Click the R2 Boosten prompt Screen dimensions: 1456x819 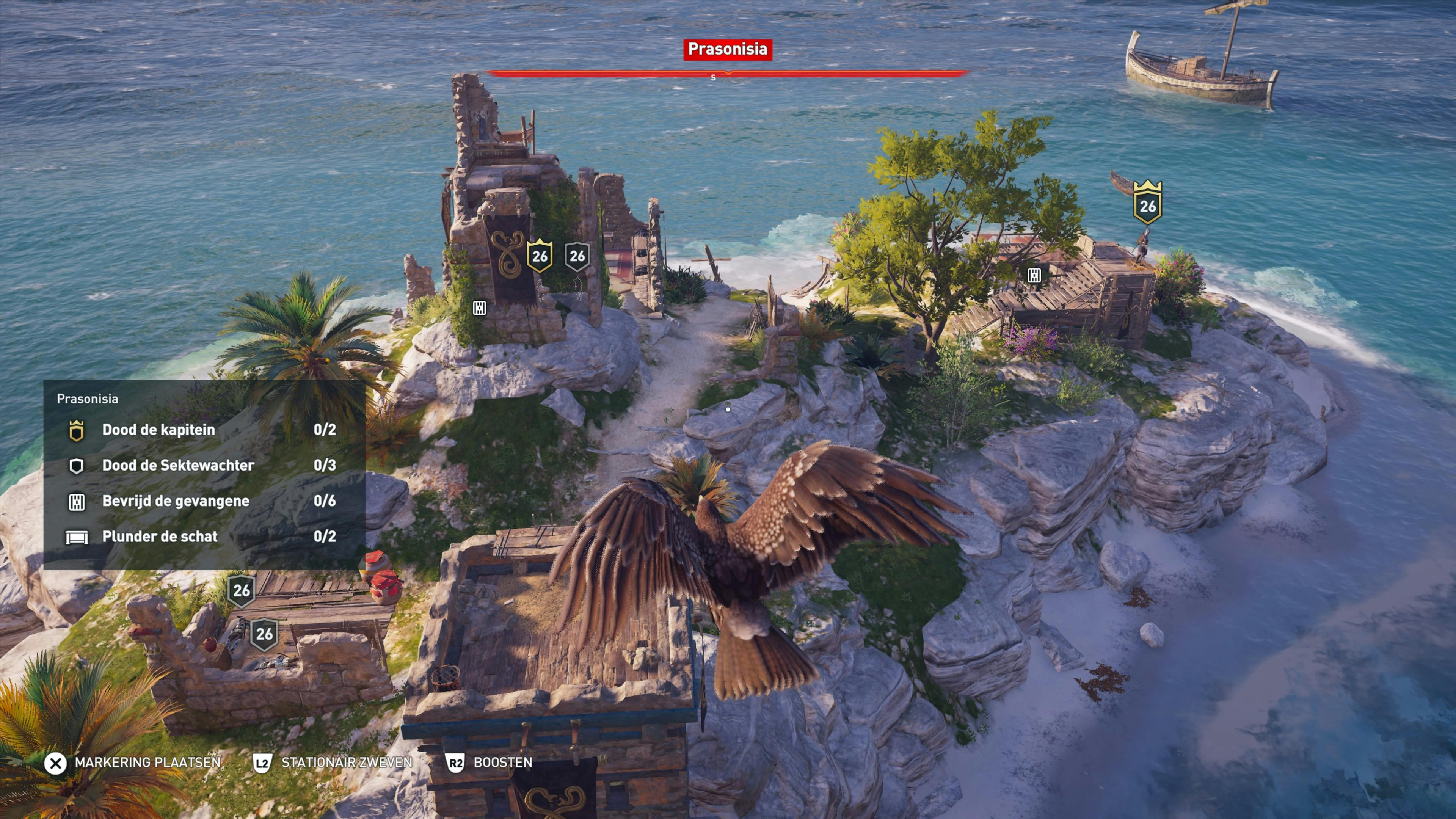pyautogui.click(x=455, y=762)
